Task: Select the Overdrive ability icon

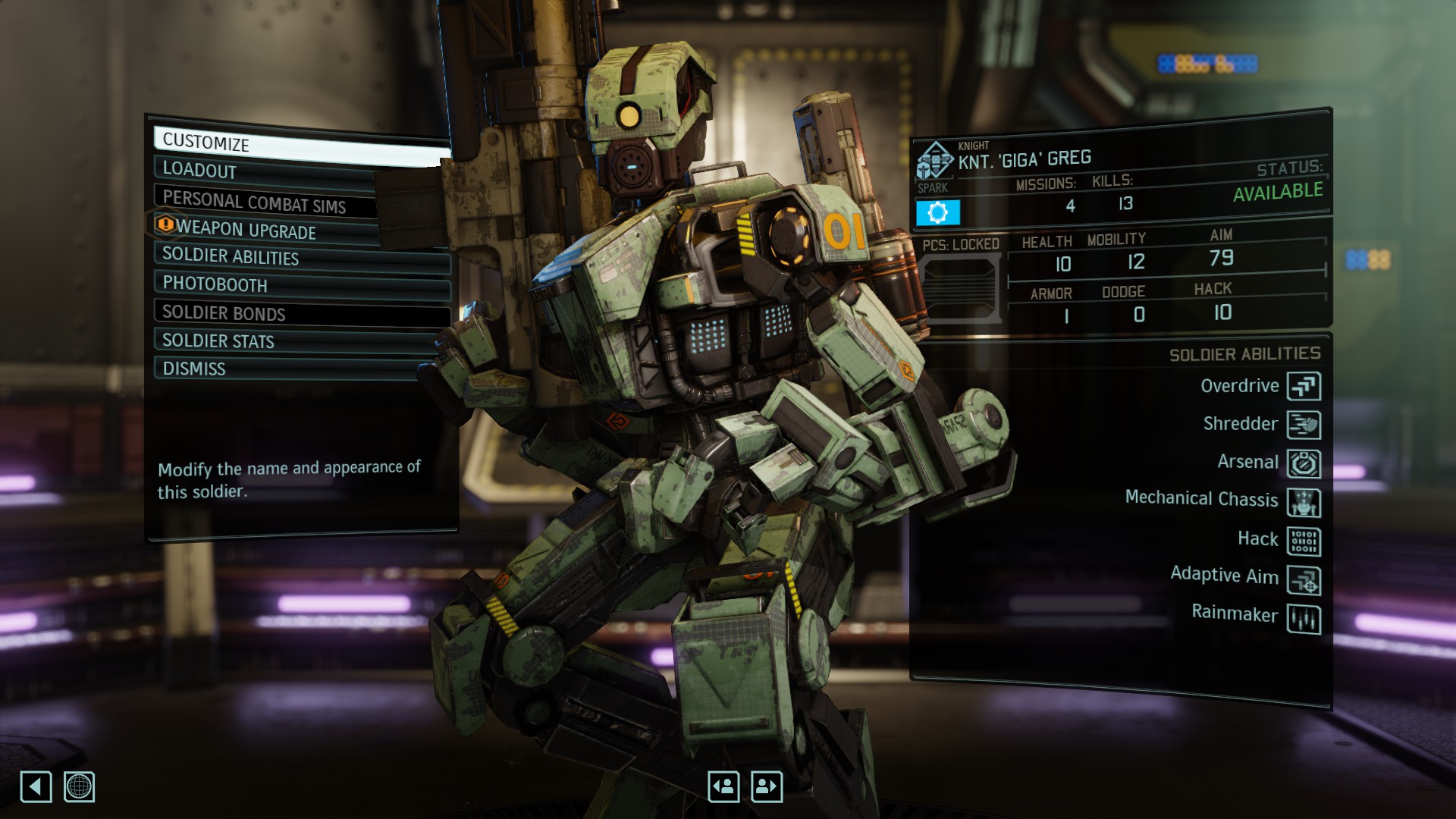Action: point(1304,386)
